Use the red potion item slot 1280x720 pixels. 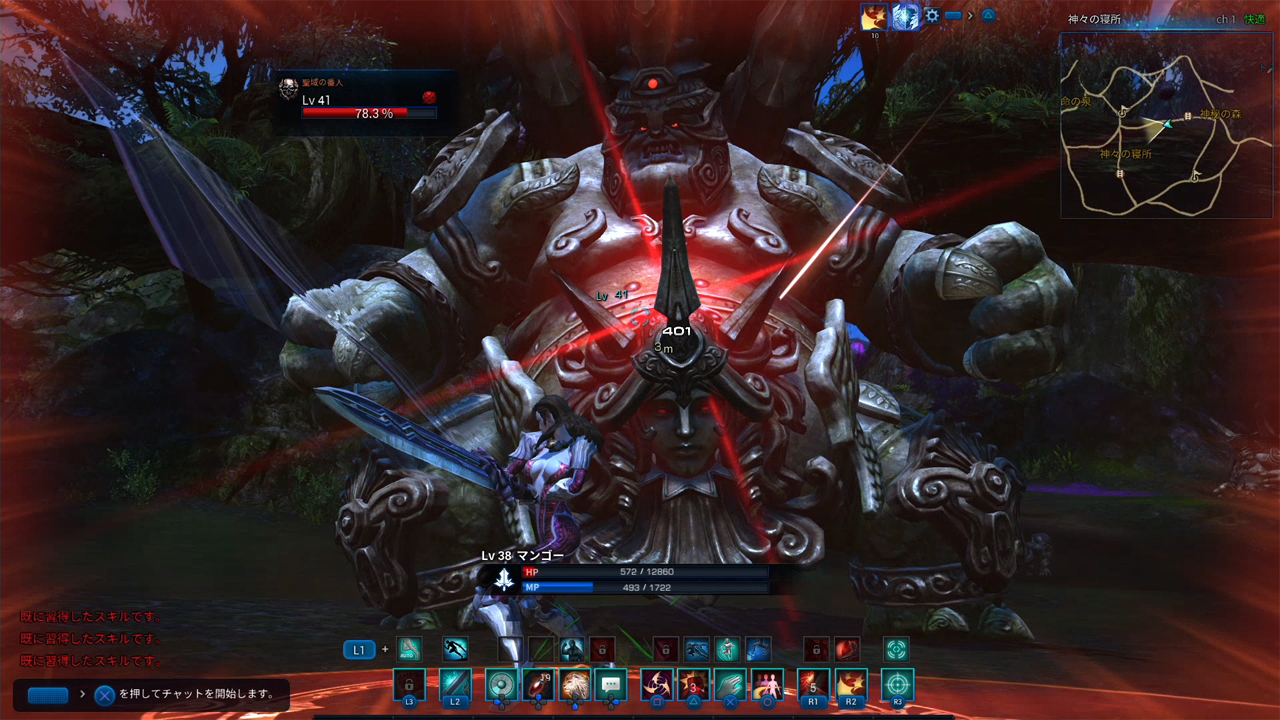537,684
